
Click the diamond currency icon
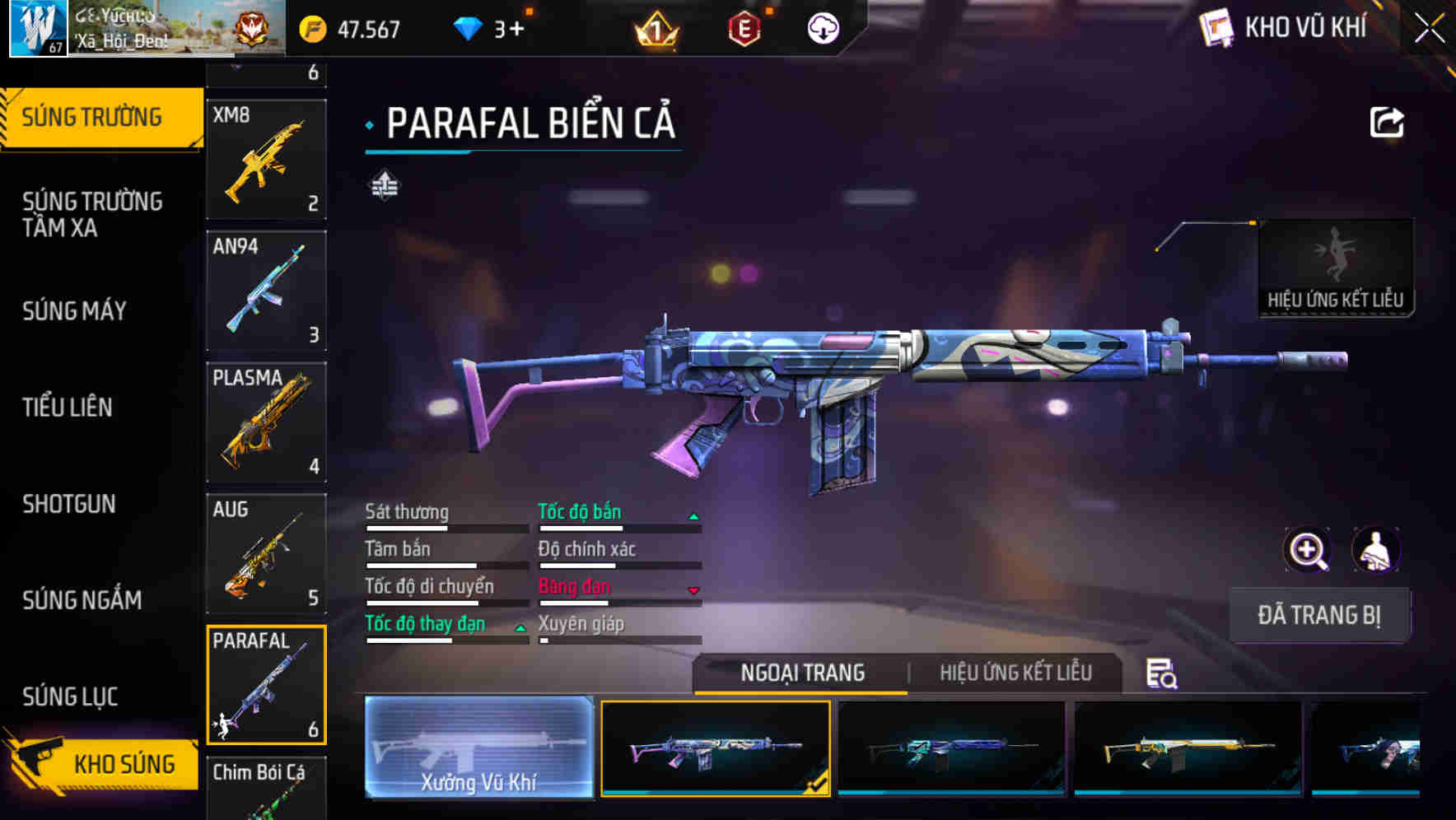click(x=468, y=30)
